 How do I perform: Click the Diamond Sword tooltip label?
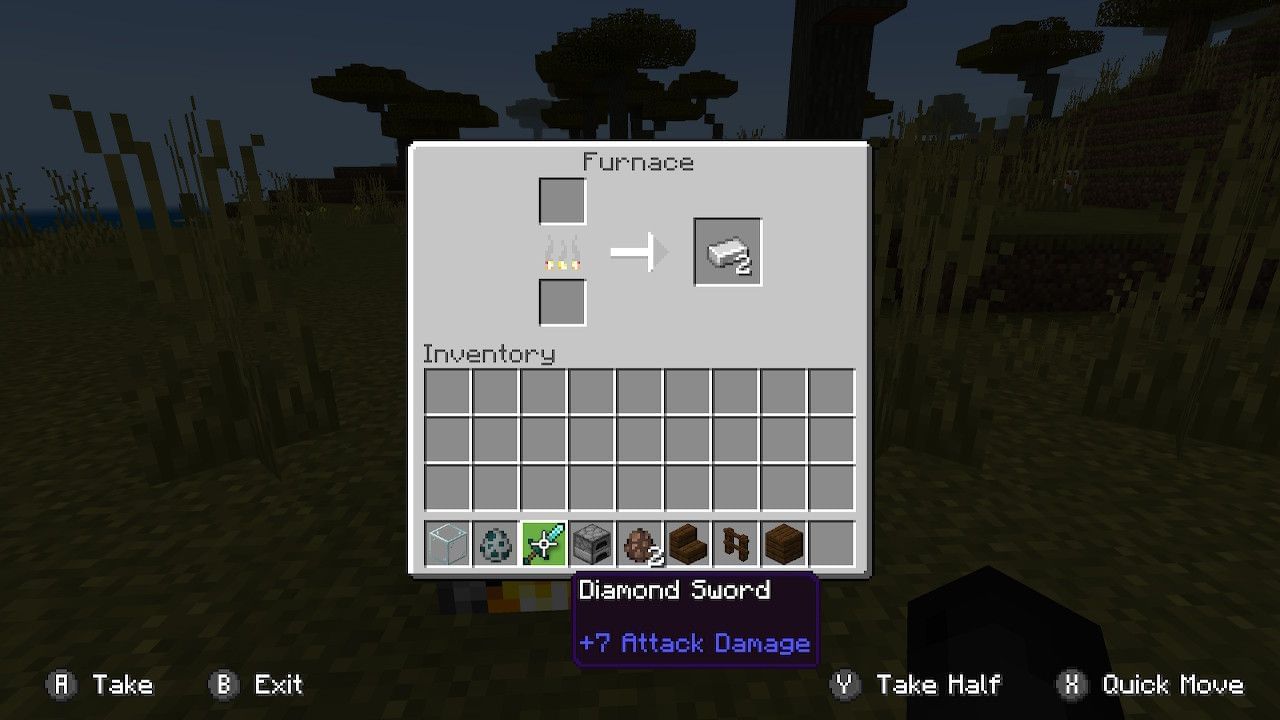[675, 590]
